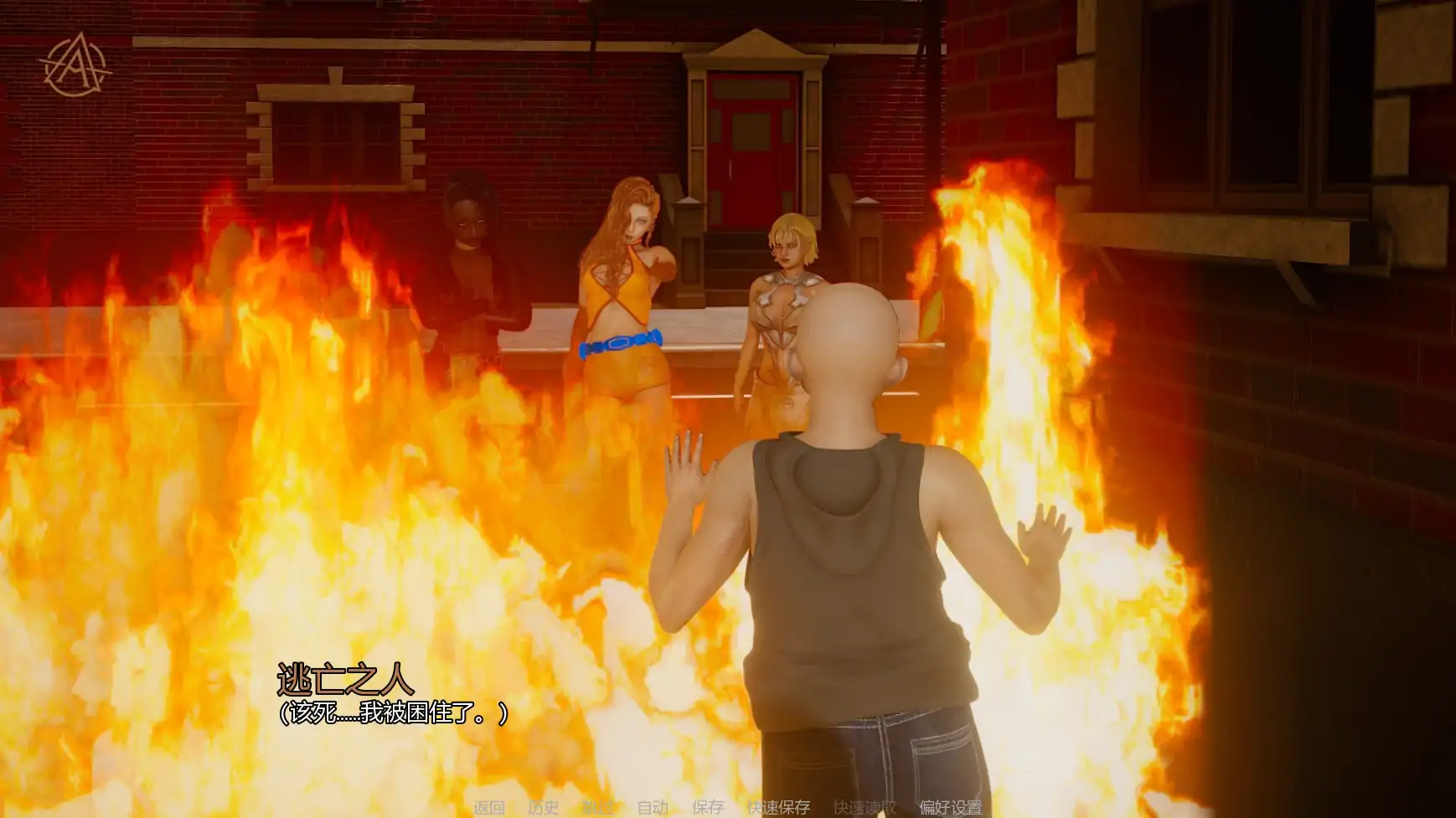Toggle 自动 auto-advance mode on
Screen dimensions: 1456x818
pyautogui.click(x=653, y=807)
